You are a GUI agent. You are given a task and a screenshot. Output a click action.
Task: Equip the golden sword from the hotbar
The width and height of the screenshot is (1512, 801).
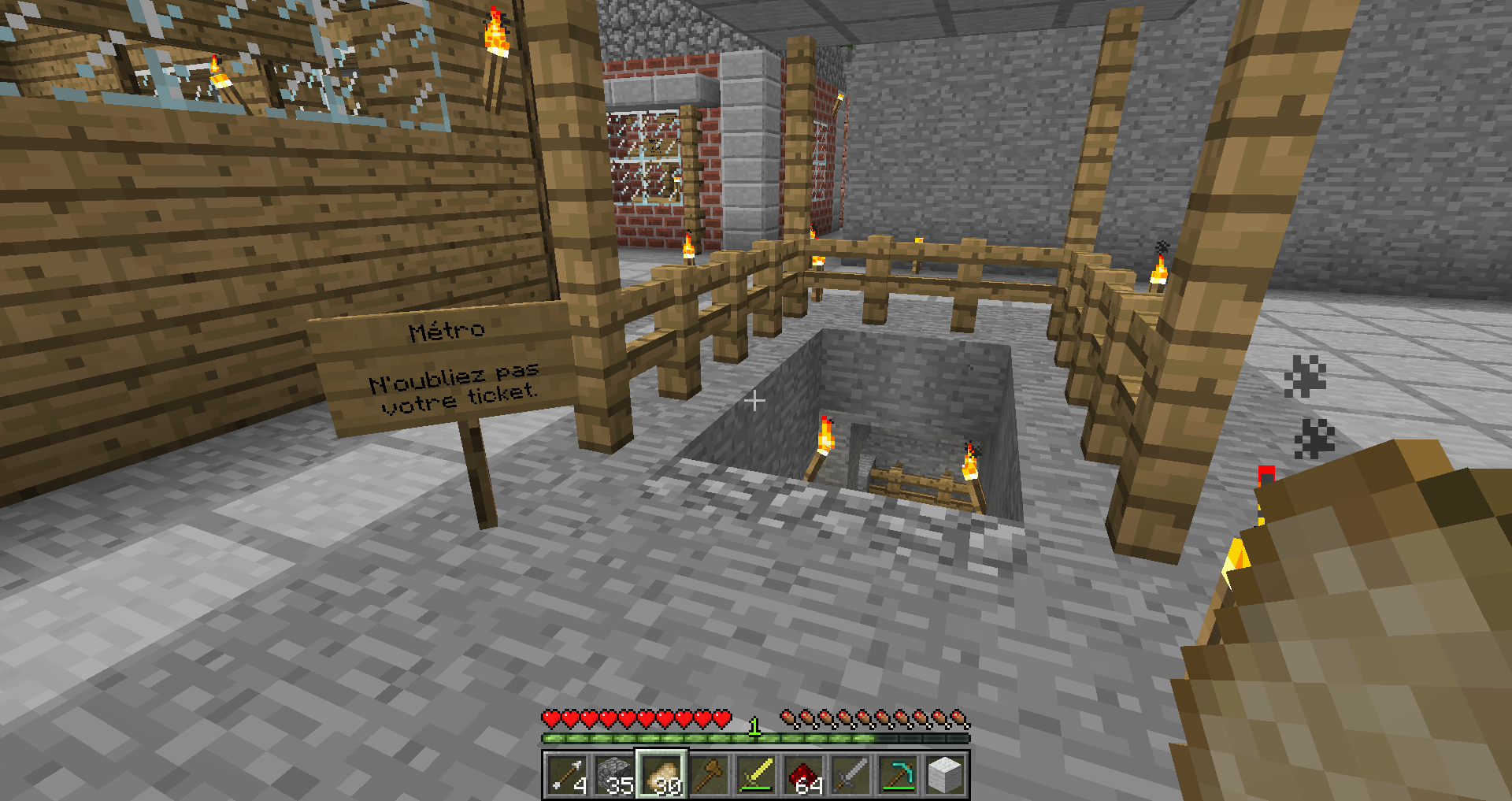pos(756,775)
